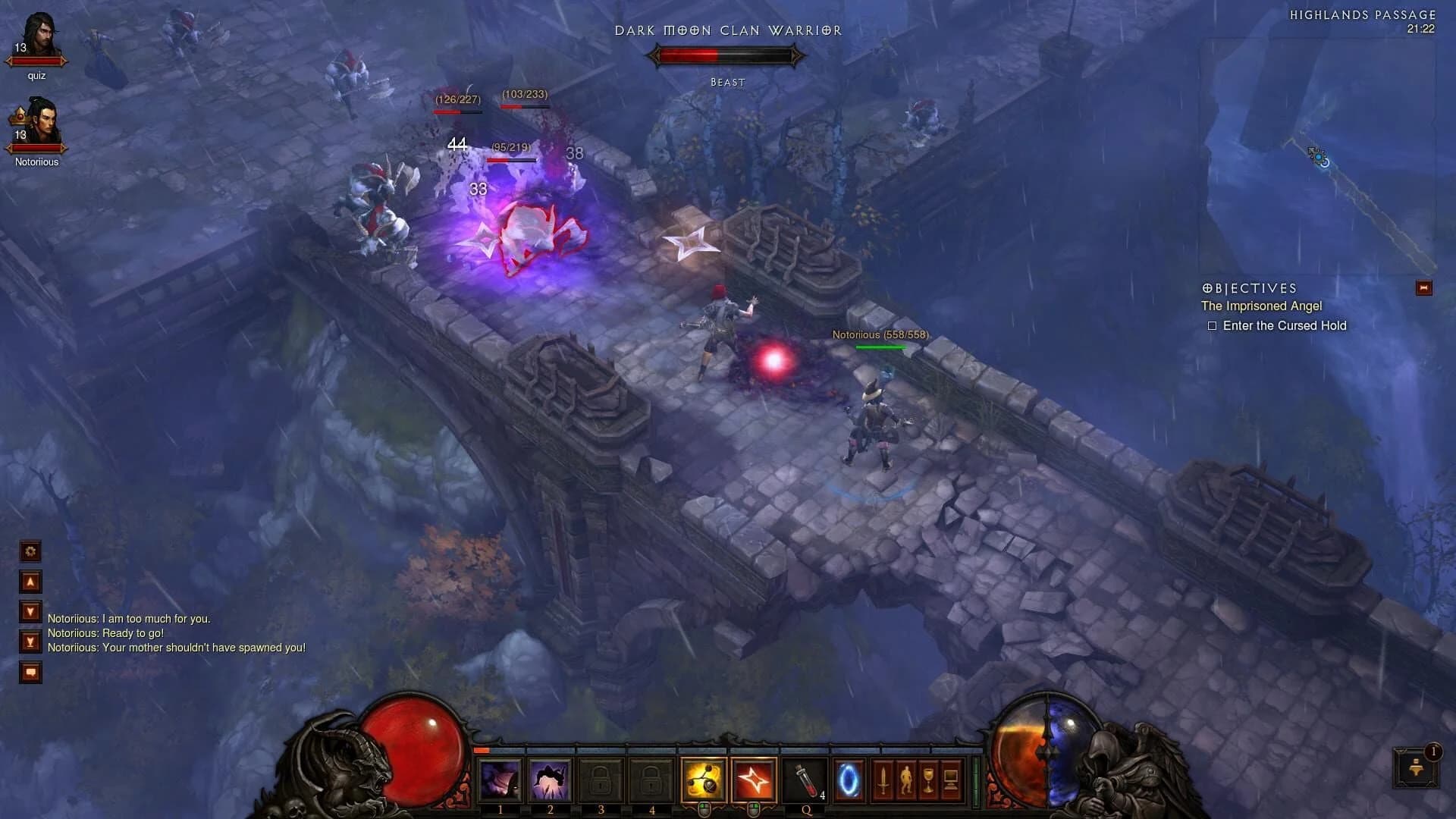
Task: Click the gear icon above the chat arrows
Action: (x=30, y=551)
